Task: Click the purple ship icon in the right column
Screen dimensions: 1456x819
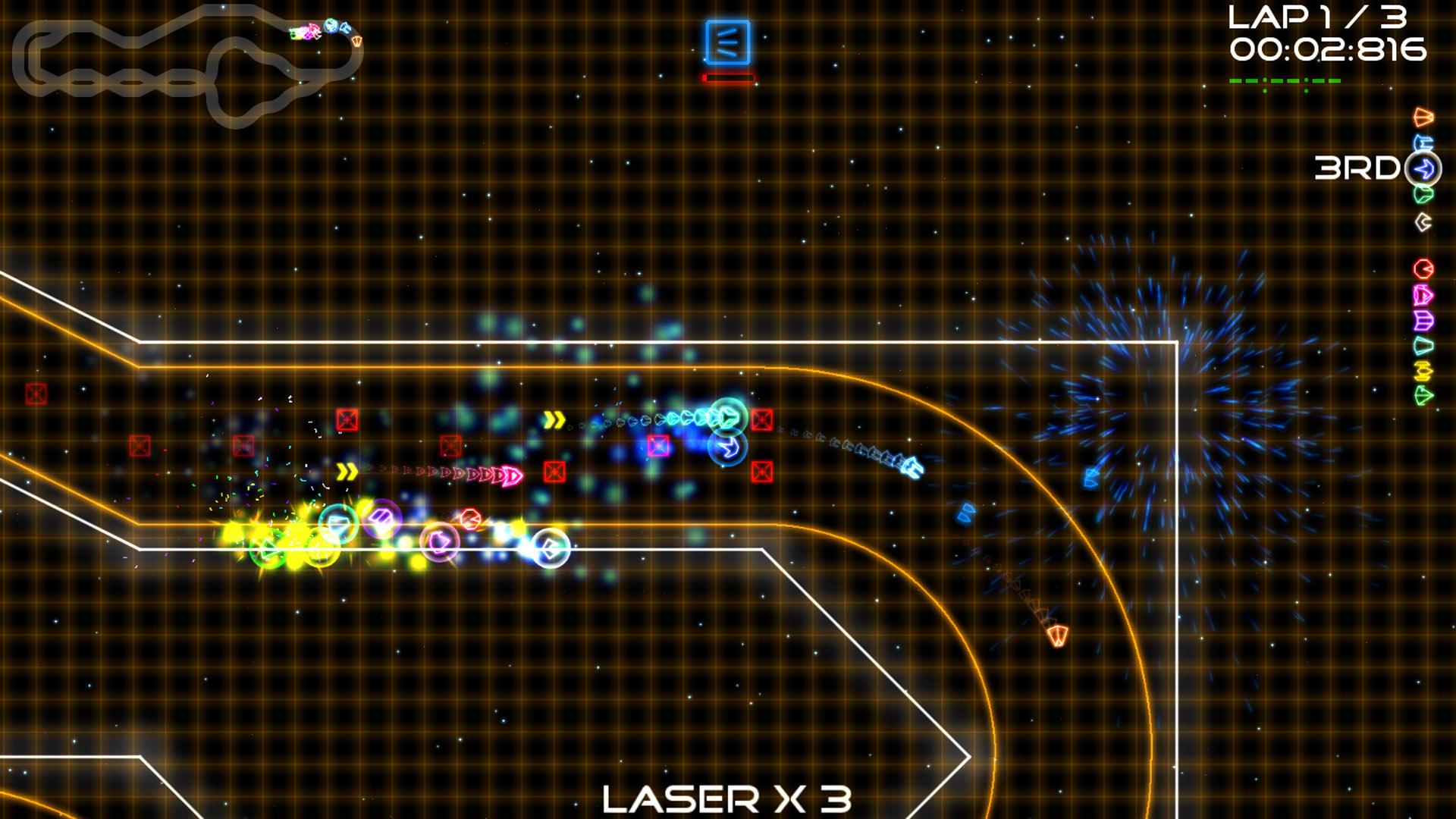Action: coord(1422,320)
